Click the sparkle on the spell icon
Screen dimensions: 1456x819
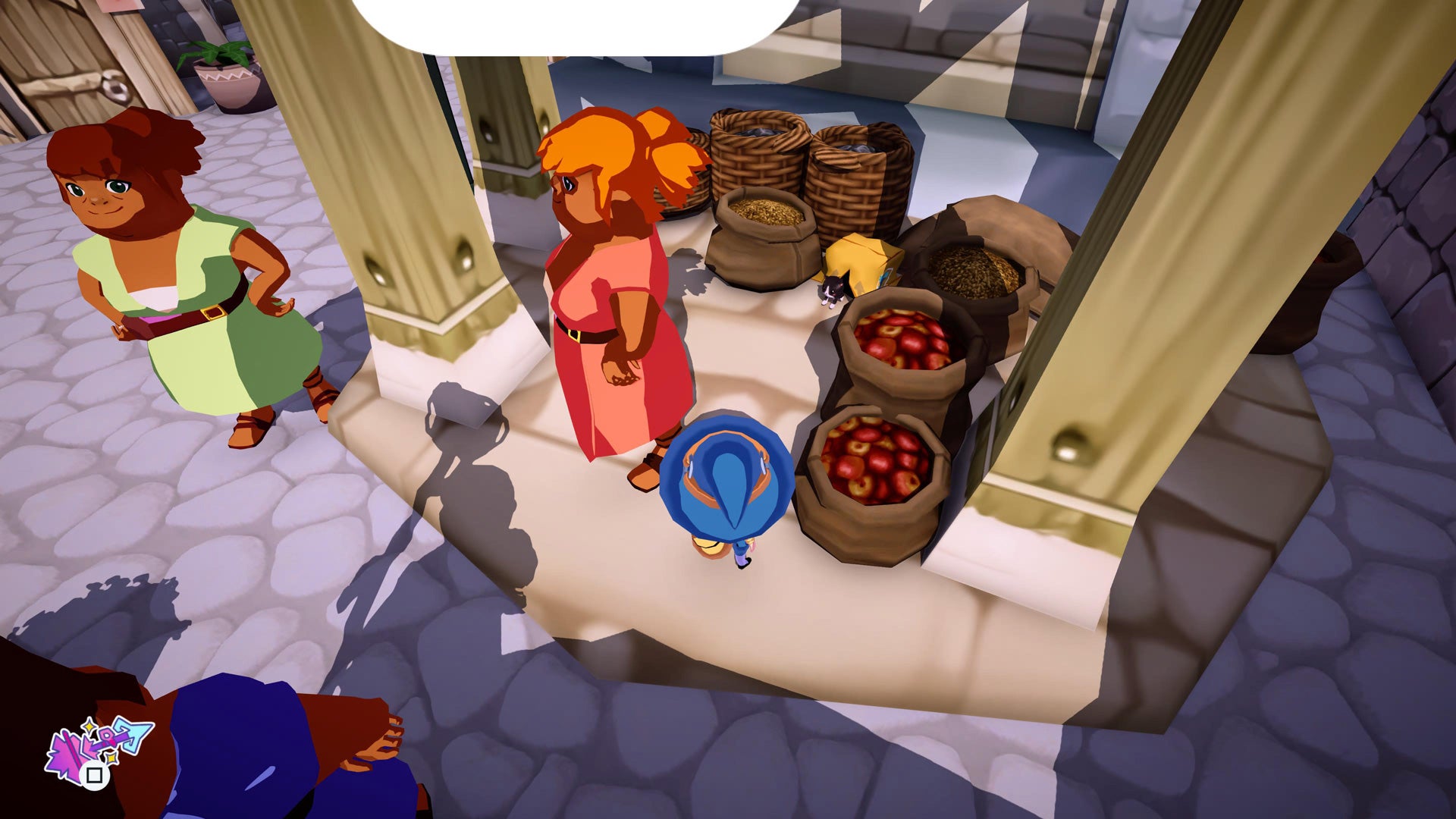click(89, 726)
